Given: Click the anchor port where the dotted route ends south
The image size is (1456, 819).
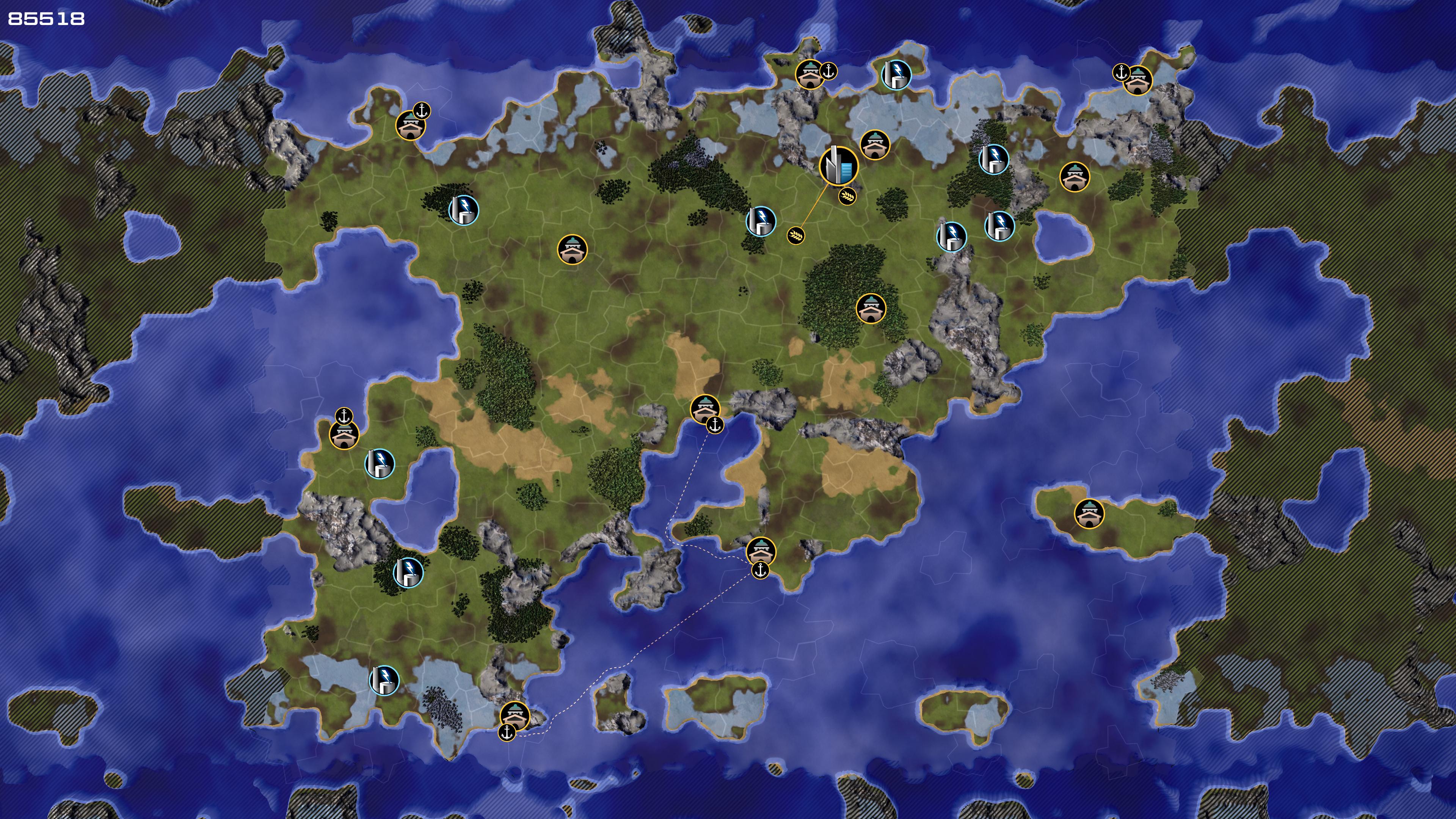Looking at the screenshot, I should 507,733.
